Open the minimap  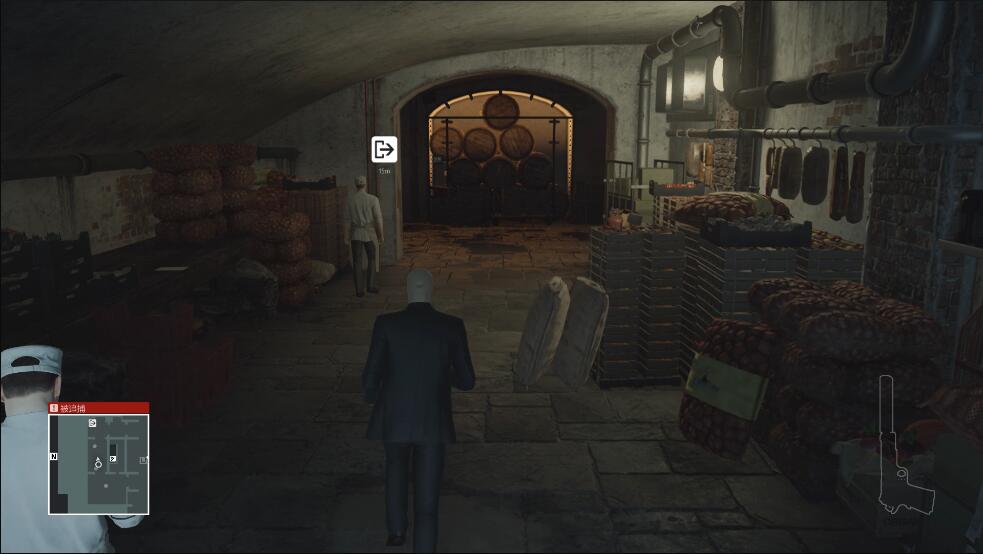tap(99, 463)
